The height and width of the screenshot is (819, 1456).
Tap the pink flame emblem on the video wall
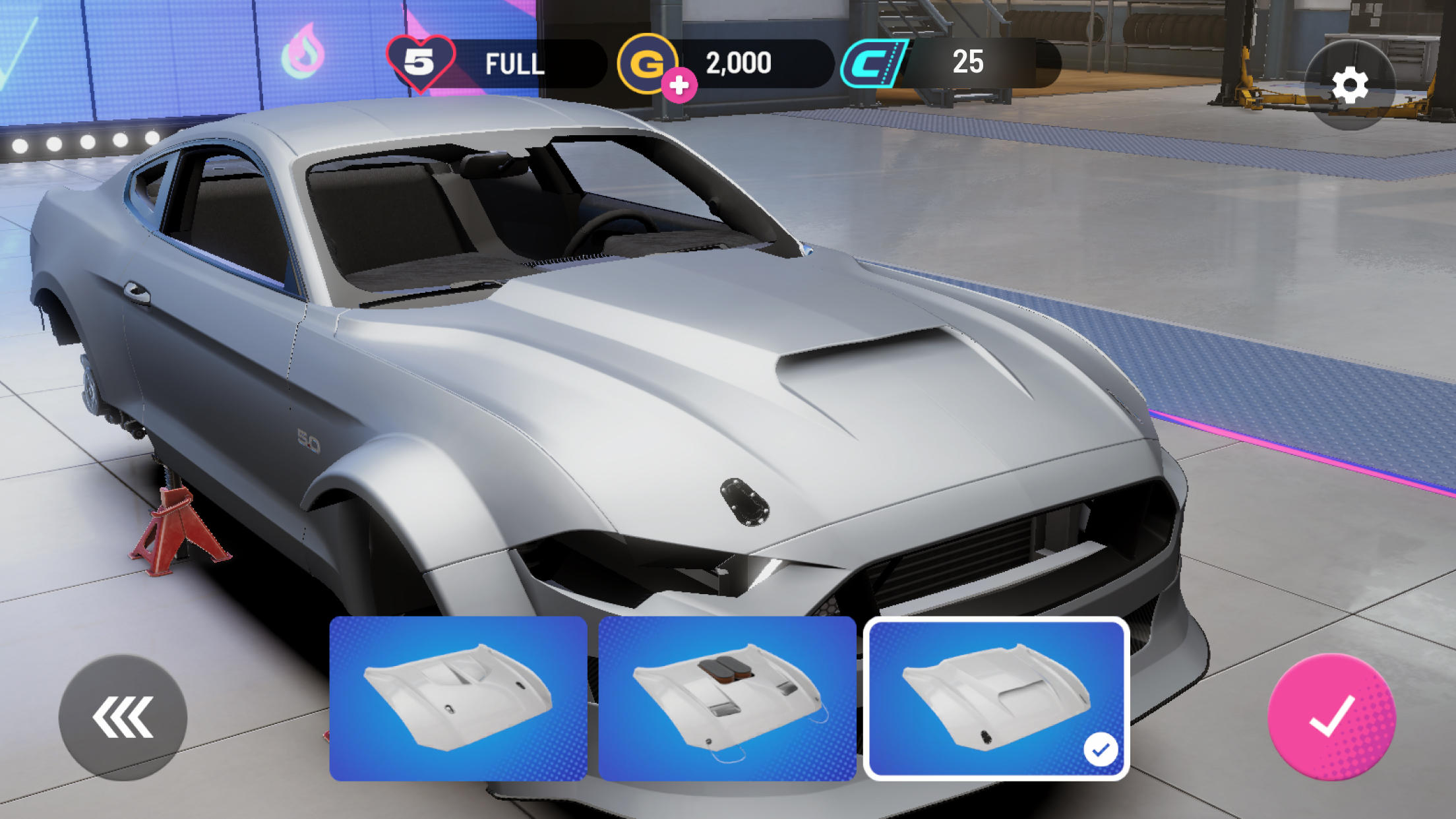305,49
